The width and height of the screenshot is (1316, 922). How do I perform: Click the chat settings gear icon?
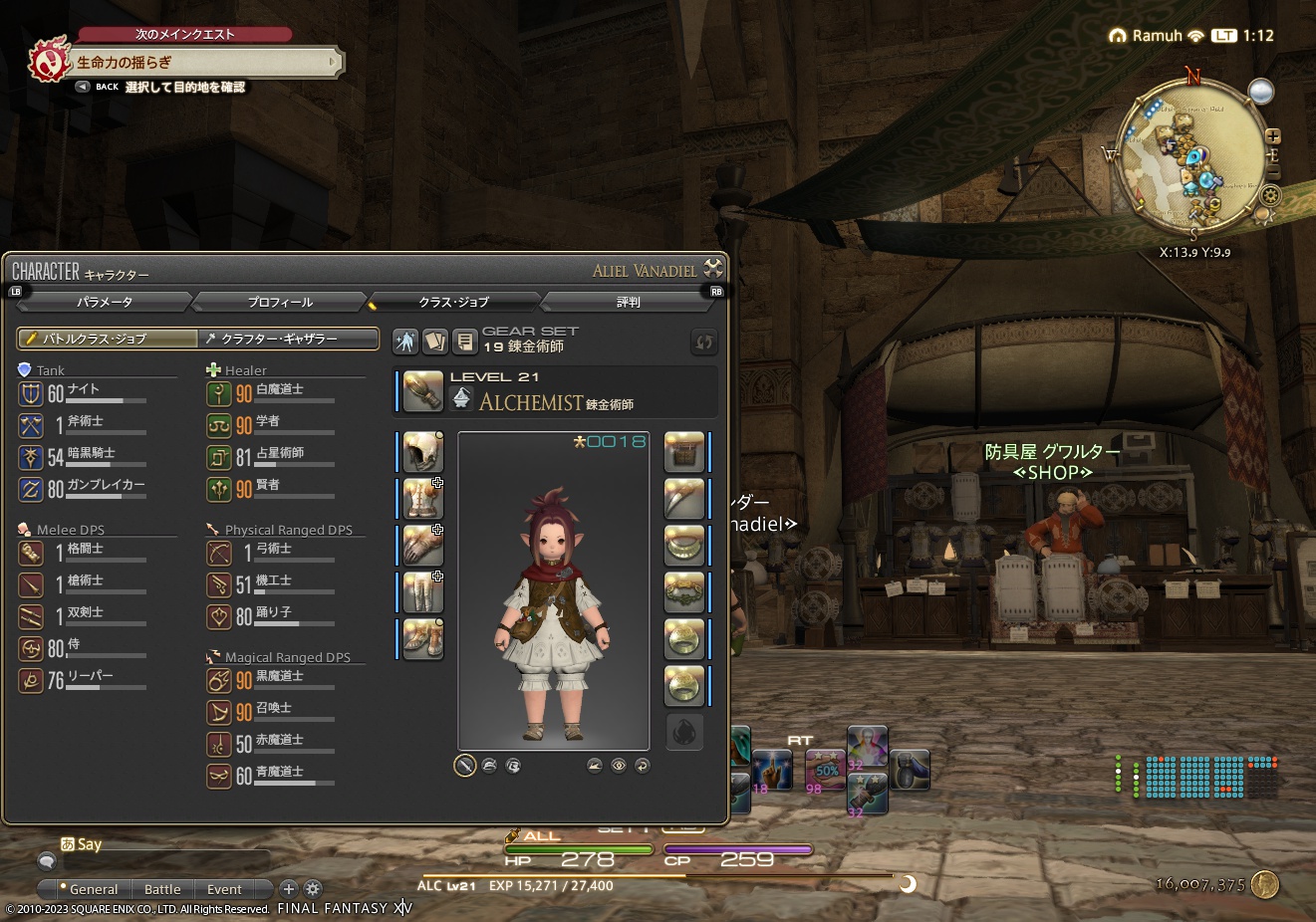313,889
